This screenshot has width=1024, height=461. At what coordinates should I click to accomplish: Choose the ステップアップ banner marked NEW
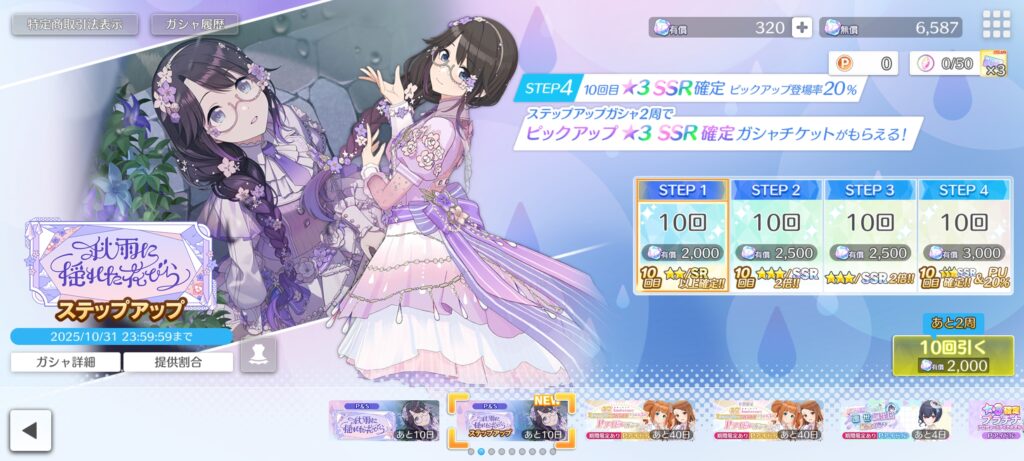point(510,420)
